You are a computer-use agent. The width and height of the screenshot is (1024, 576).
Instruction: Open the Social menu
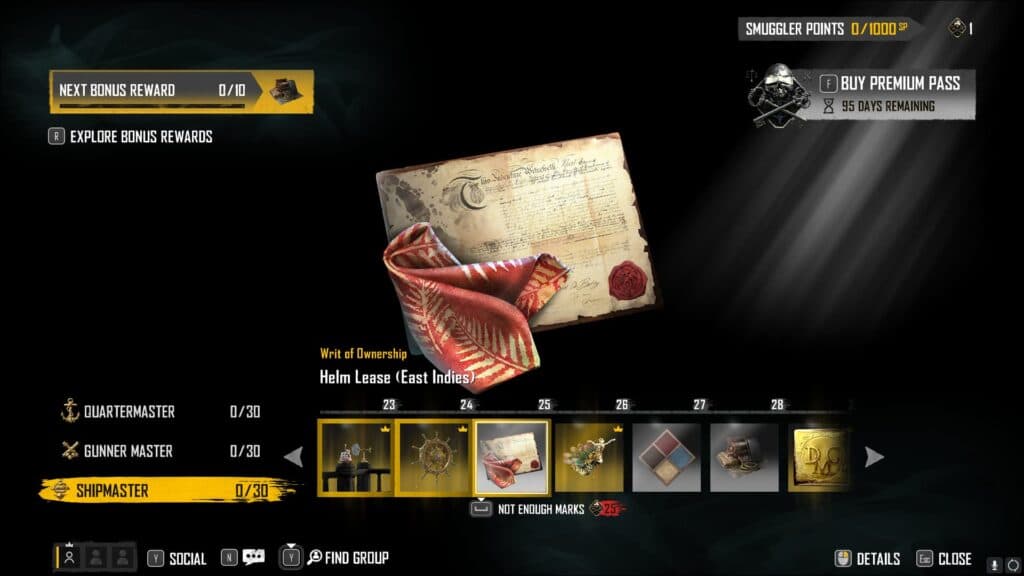[x=178, y=559]
